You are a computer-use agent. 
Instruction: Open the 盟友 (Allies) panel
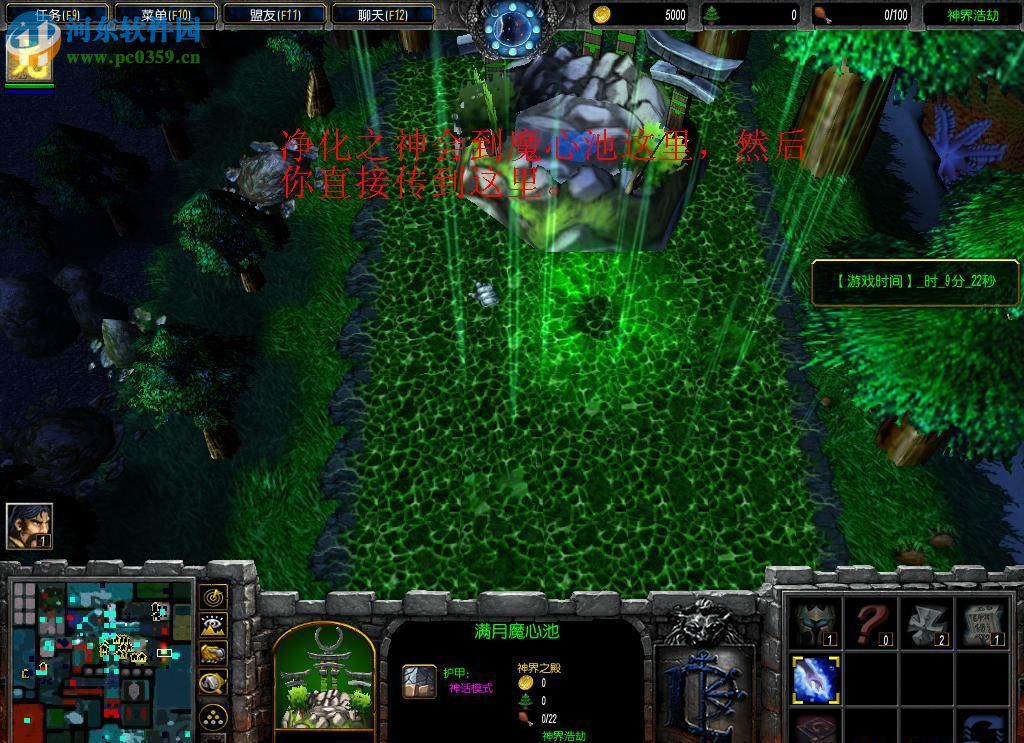[275, 15]
